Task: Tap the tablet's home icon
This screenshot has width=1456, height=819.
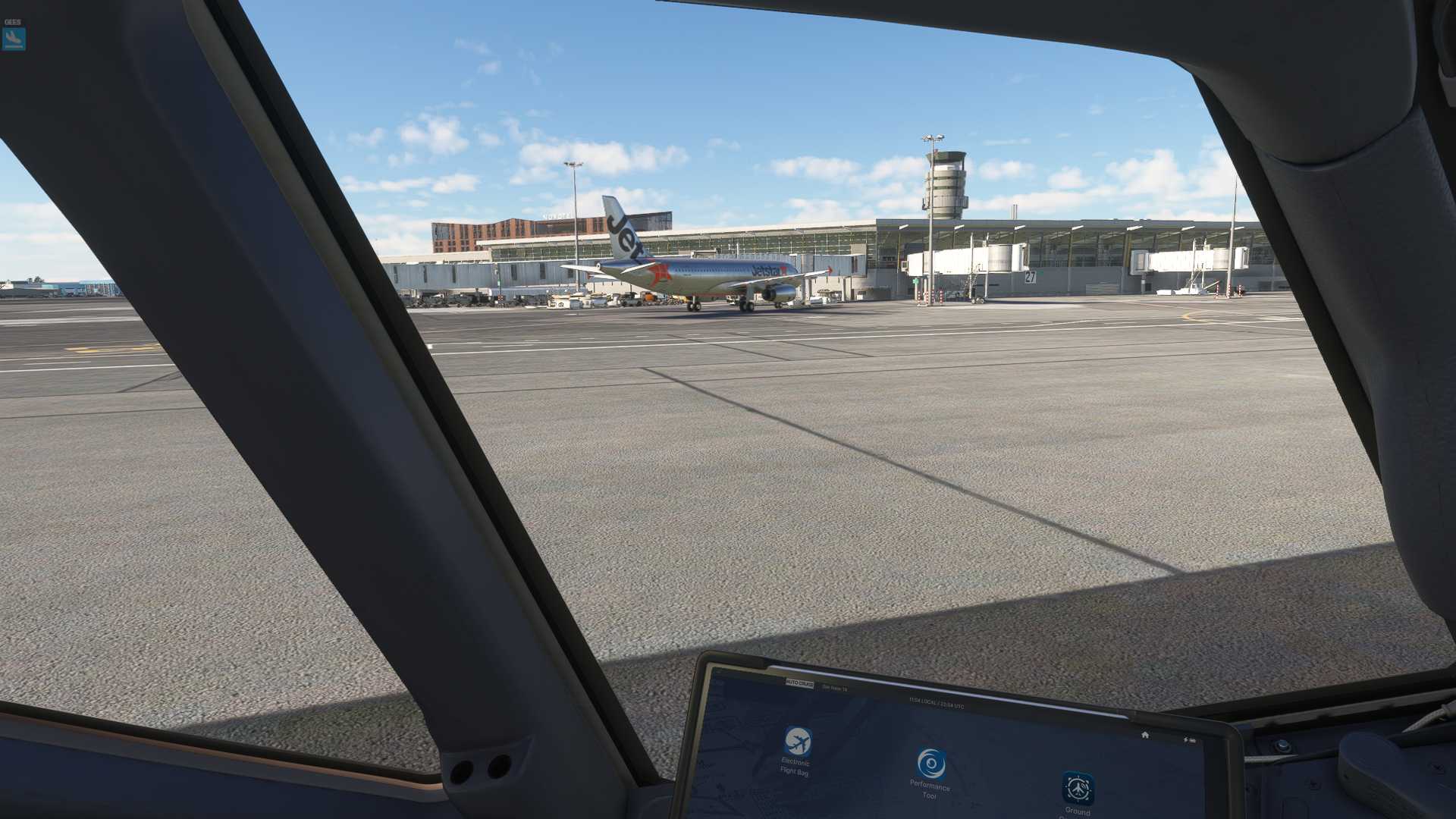Action: point(1145,735)
